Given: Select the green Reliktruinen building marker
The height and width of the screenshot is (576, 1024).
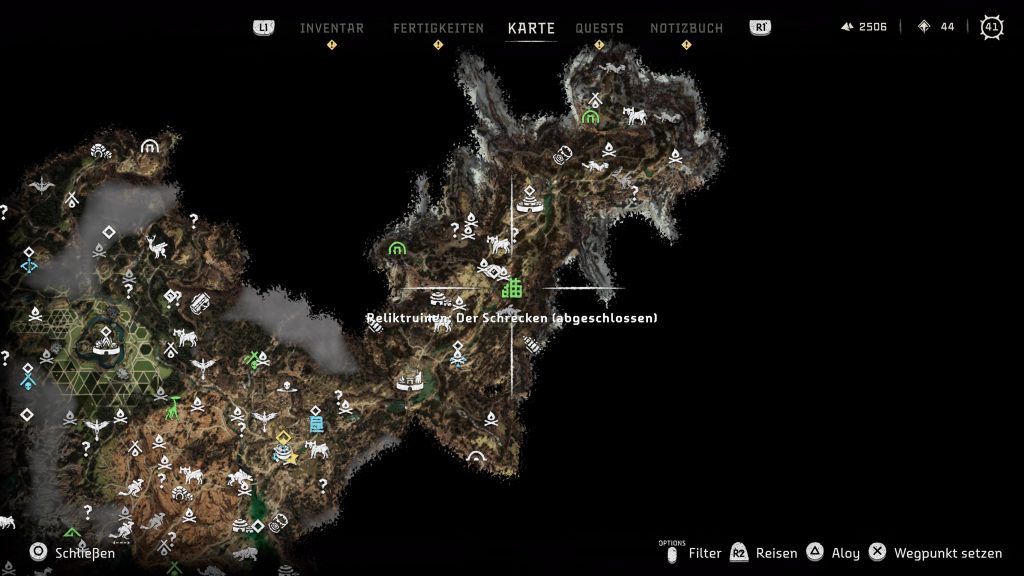Looking at the screenshot, I should (x=512, y=288).
